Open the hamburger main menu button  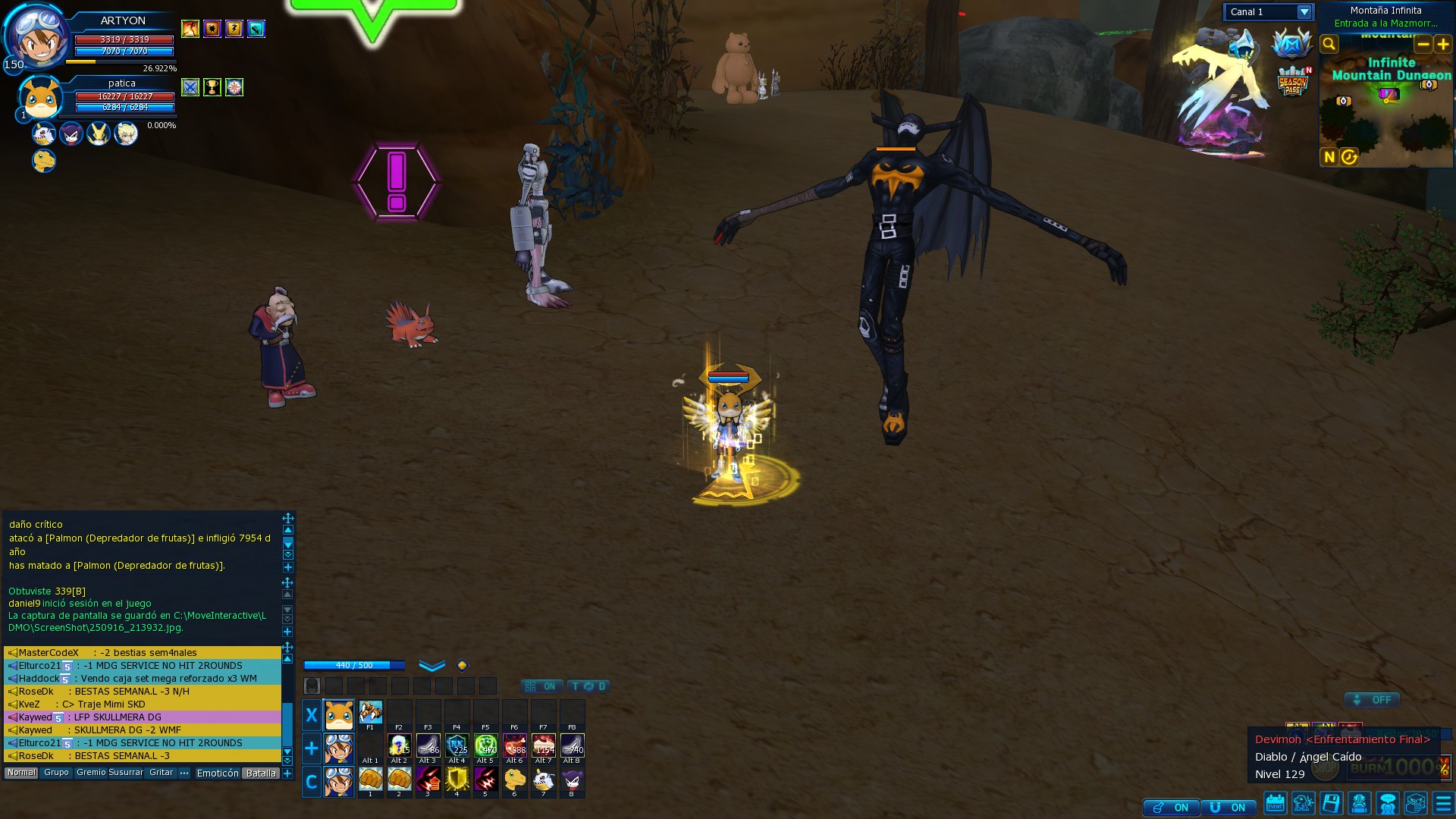[x=1443, y=804]
